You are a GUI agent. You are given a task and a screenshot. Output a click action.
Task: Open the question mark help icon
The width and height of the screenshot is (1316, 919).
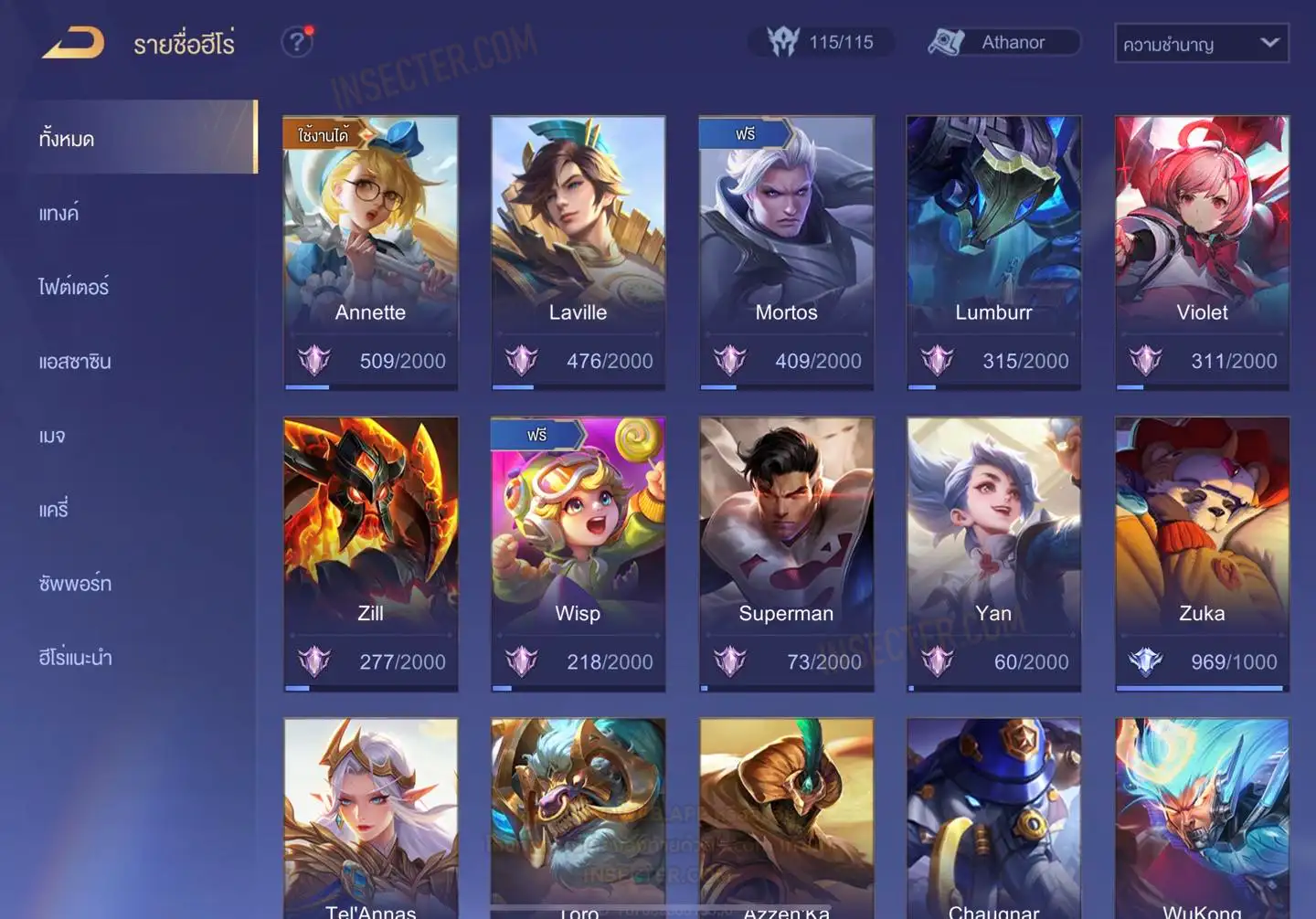point(296,42)
